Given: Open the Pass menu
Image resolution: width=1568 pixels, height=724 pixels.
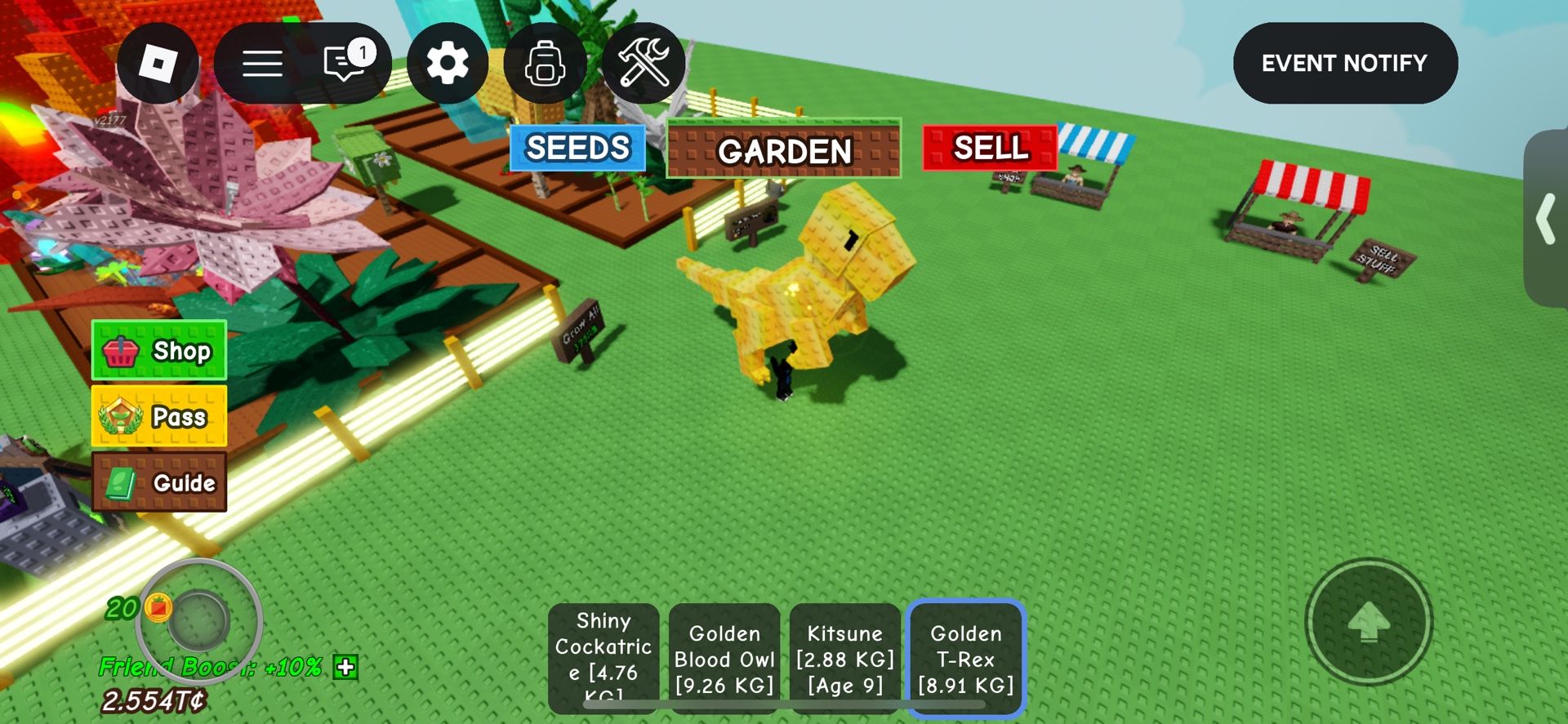Looking at the screenshot, I should coord(158,417).
